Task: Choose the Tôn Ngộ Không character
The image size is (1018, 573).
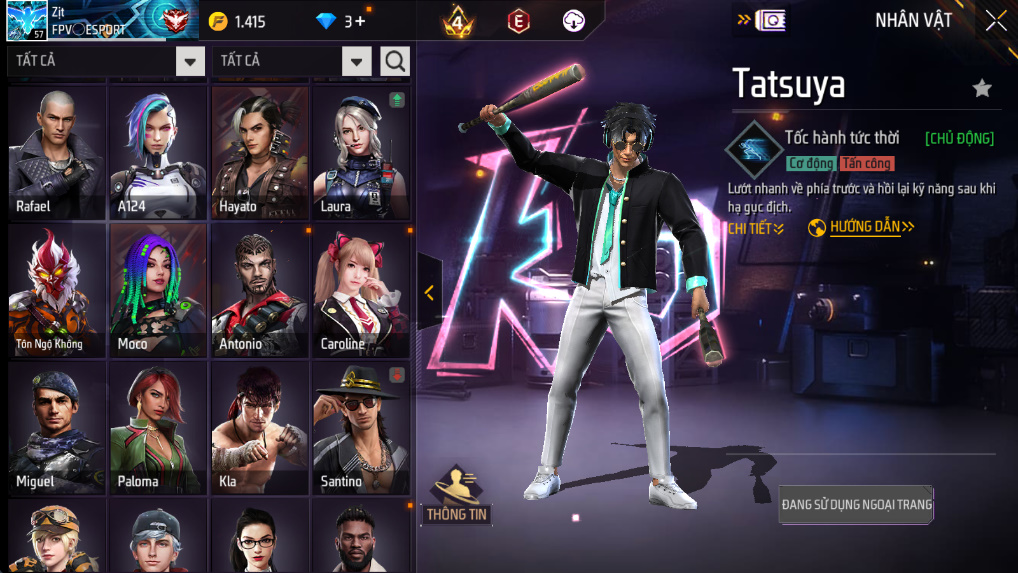Action: pyautogui.click(x=57, y=290)
